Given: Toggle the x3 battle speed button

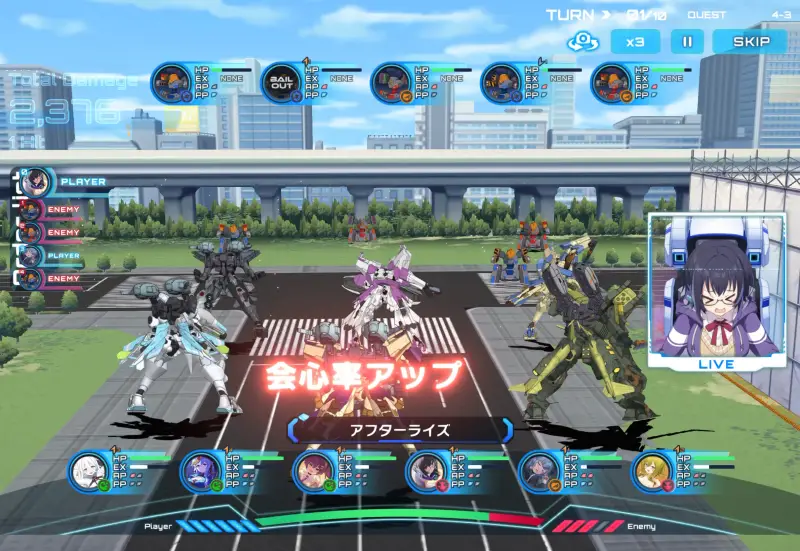Looking at the screenshot, I should click(x=635, y=42).
